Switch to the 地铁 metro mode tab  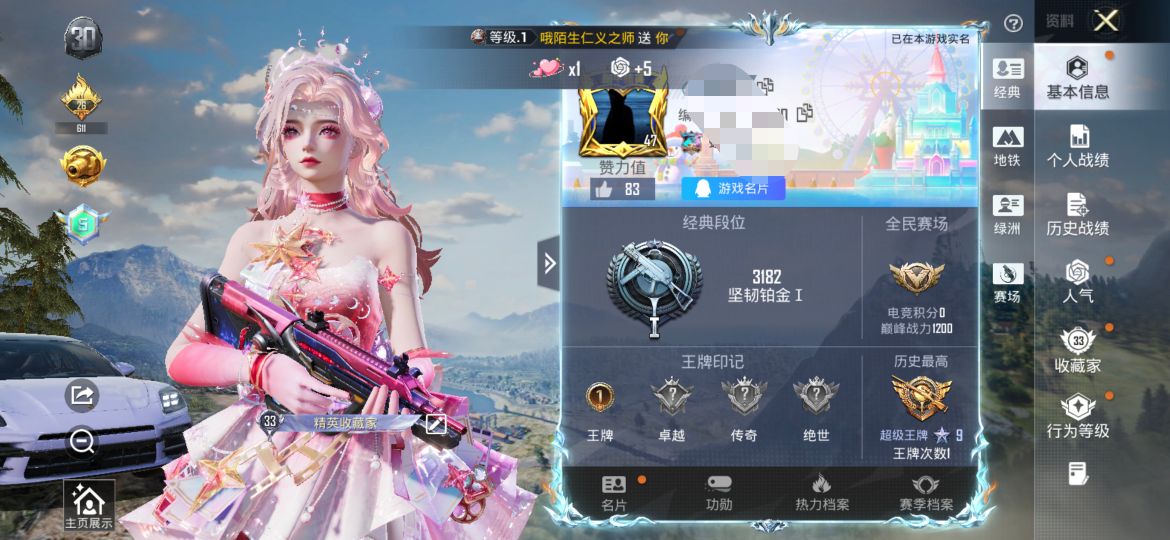[x=1007, y=146]
